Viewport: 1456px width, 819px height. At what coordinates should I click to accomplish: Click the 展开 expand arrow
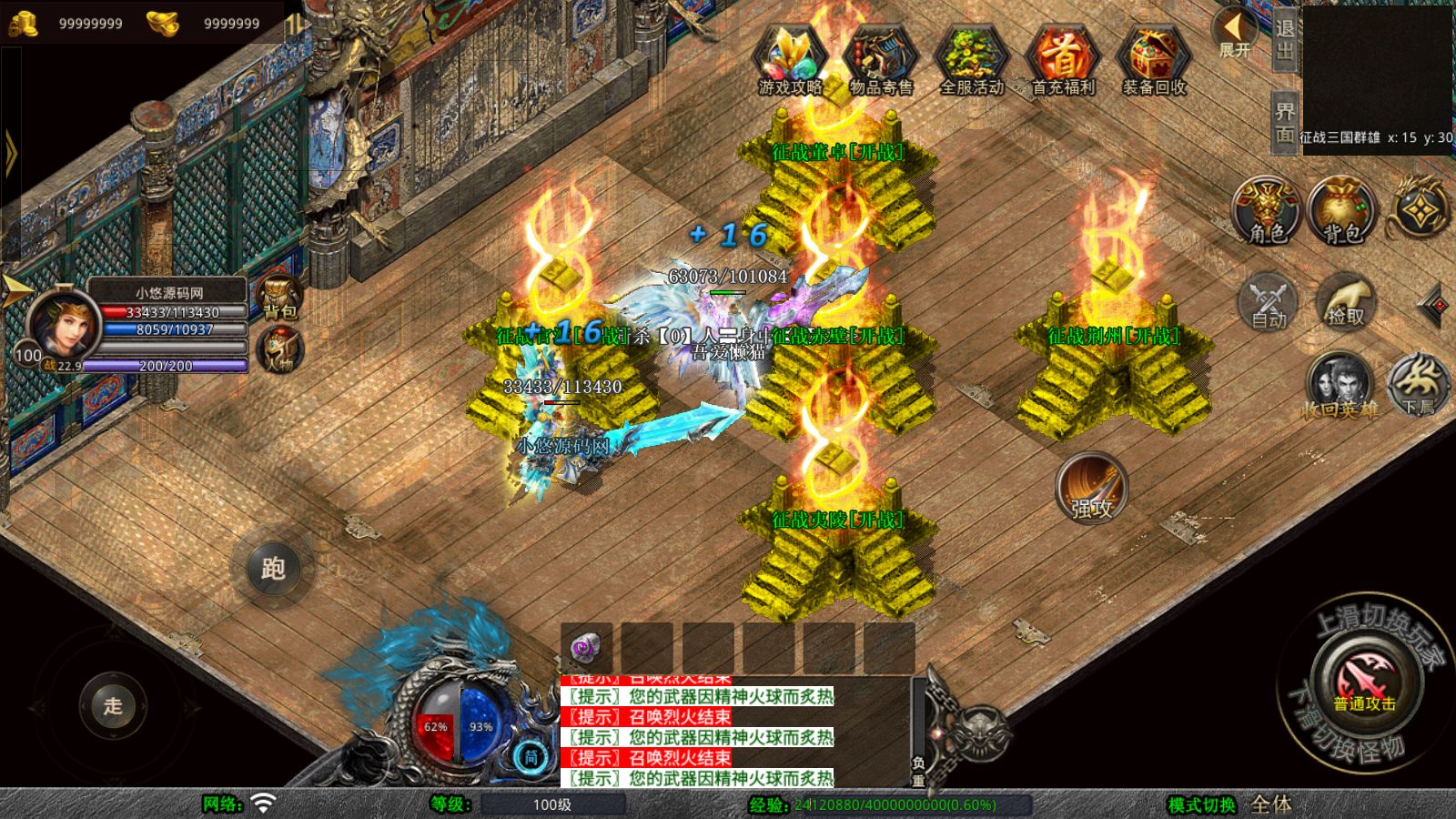click(1234, 33)
